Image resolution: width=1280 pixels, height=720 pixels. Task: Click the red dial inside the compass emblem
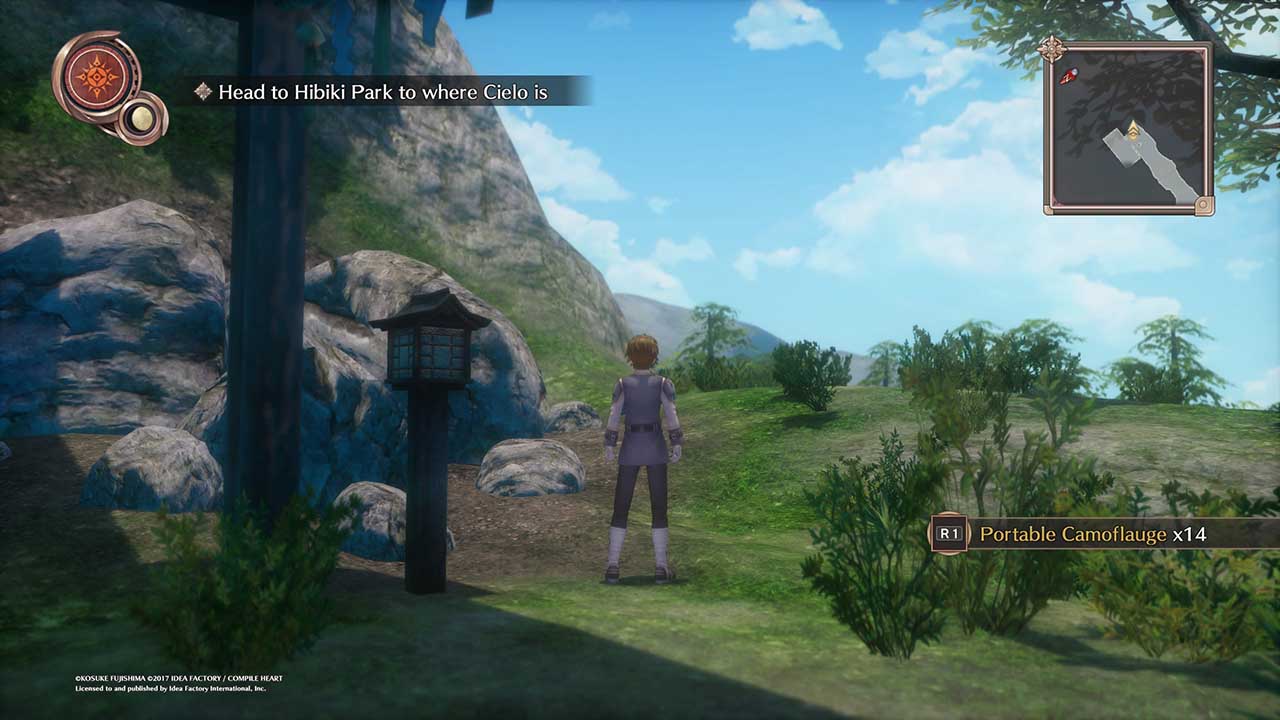[x=95, y=78]
